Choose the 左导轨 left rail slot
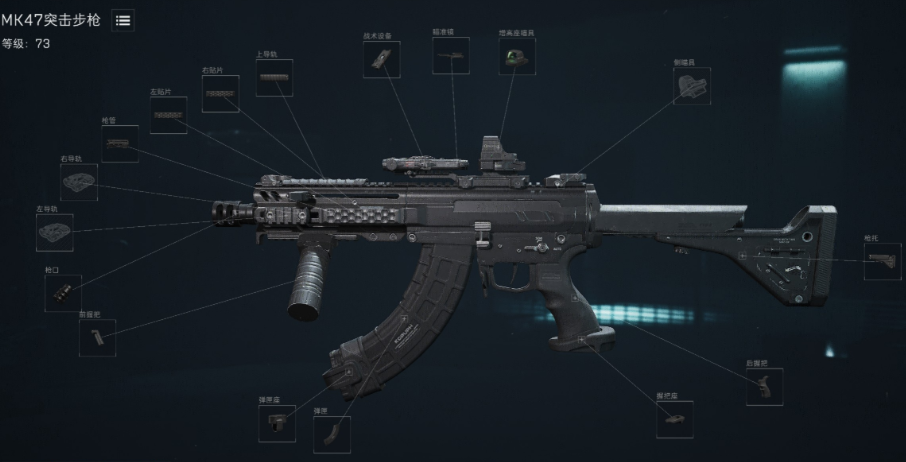906x462 pixels. 55,232
